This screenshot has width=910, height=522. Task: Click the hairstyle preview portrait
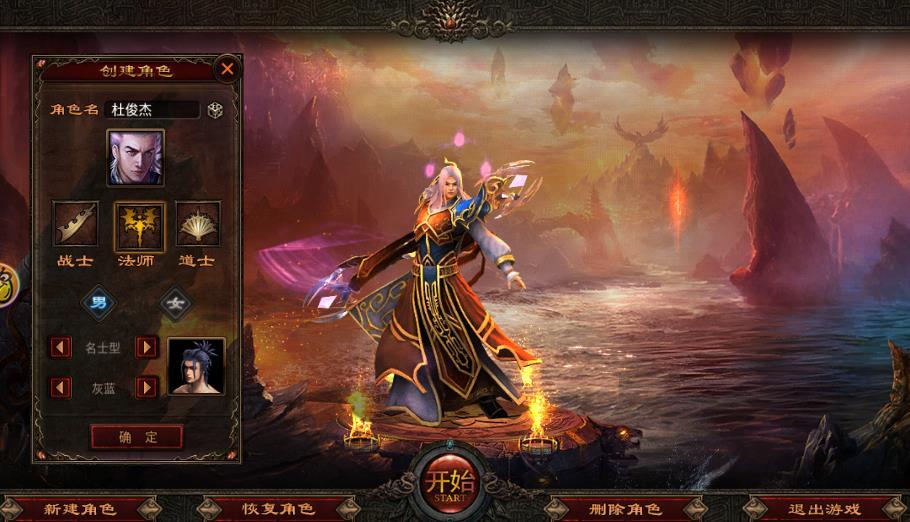point(196,366)
